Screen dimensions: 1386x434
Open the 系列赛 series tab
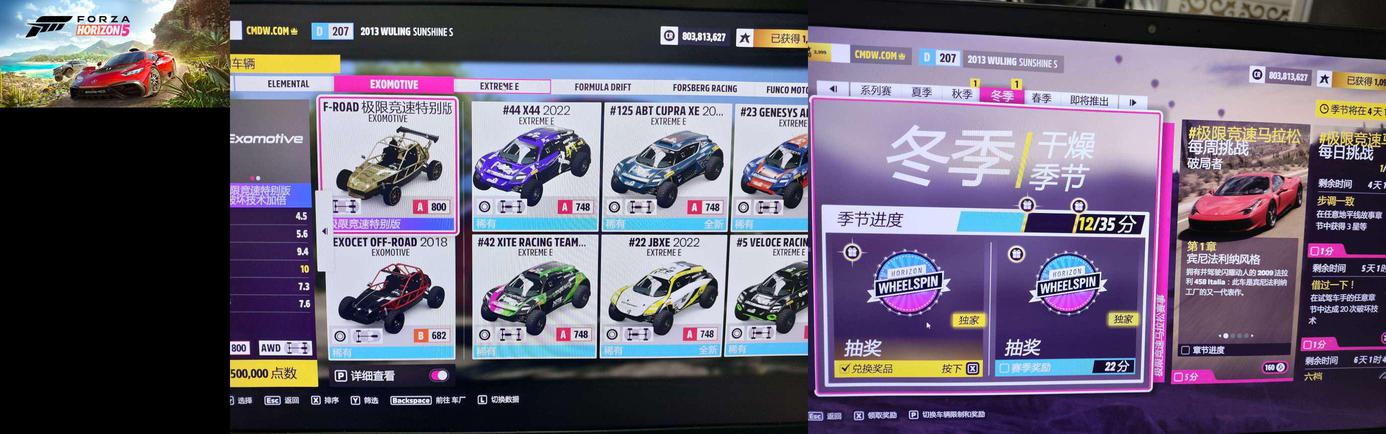(875, 91)
